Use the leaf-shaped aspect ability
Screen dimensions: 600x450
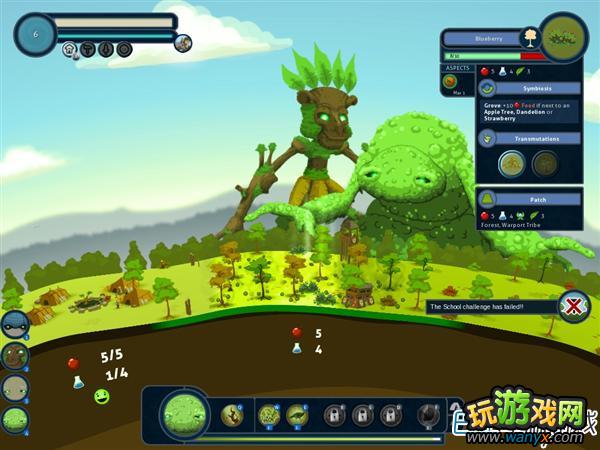(298, 413)
